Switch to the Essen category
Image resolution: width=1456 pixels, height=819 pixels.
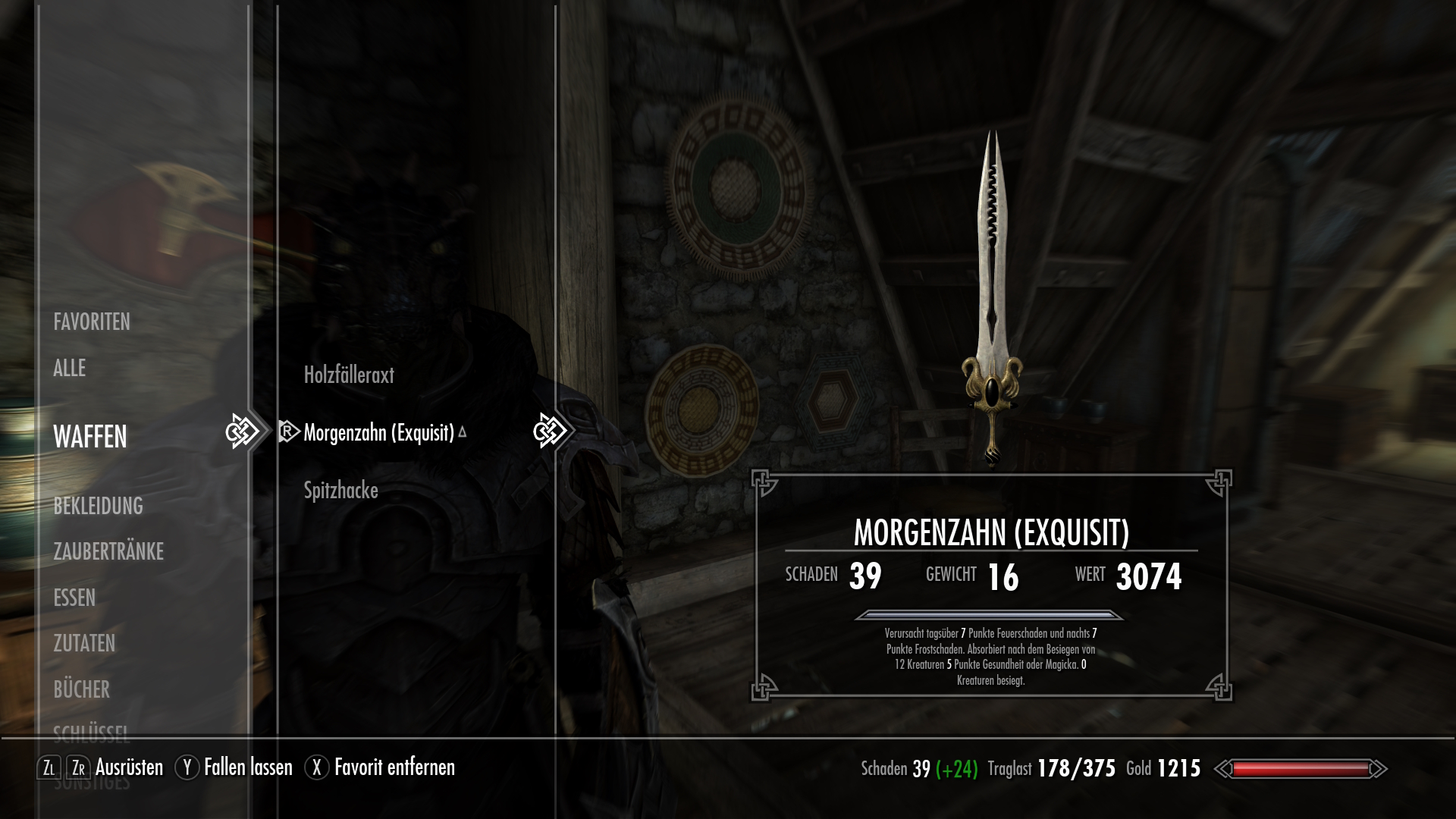tap(74, 598)
